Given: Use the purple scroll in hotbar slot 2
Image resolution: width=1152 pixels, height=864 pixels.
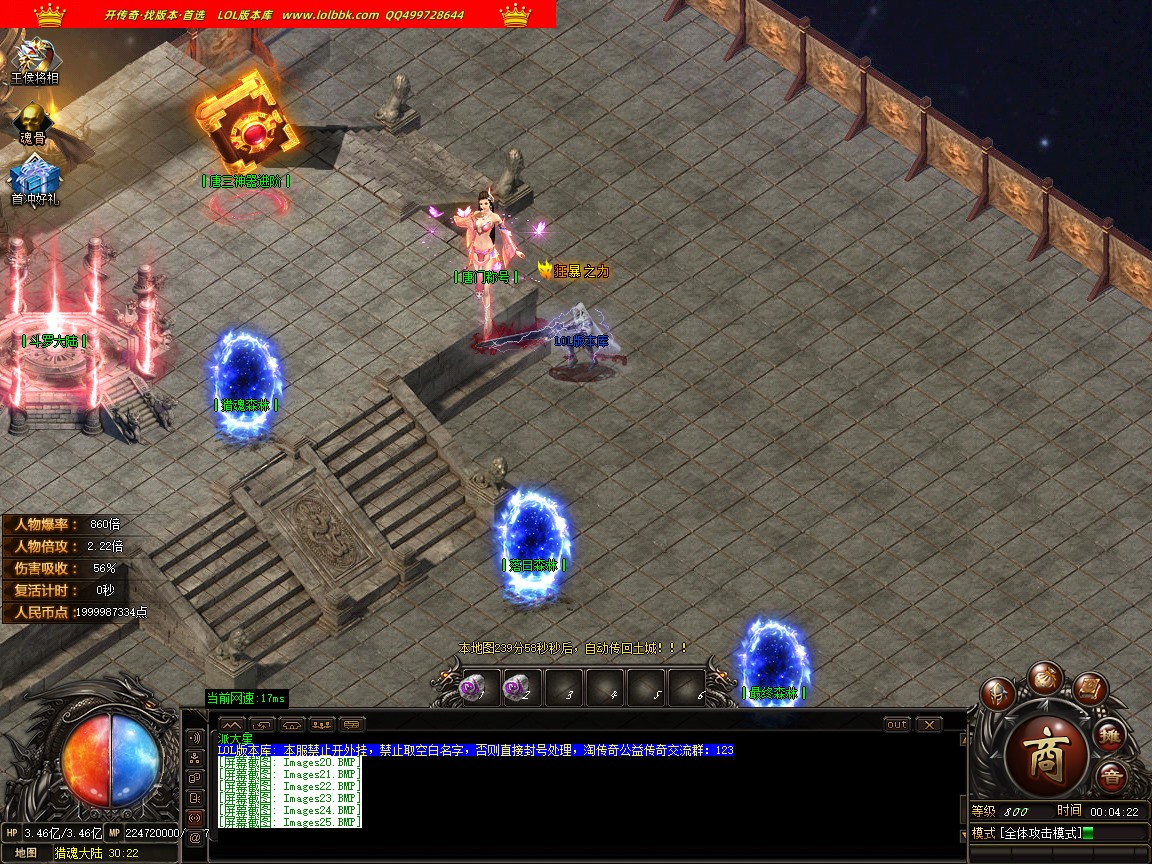Looking at the screenshot, I should (517, 688).
